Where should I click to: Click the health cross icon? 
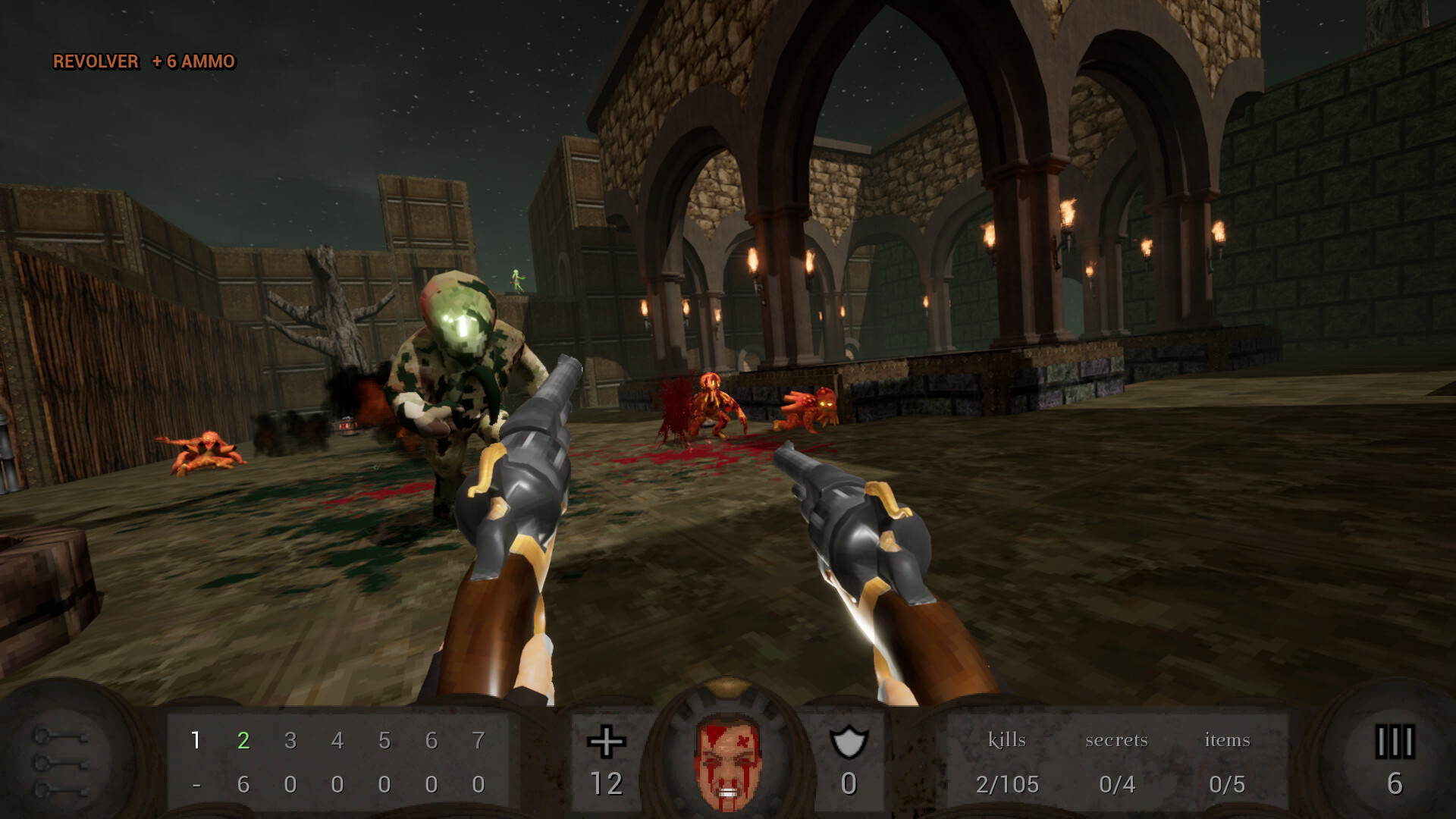coord(605,741)
